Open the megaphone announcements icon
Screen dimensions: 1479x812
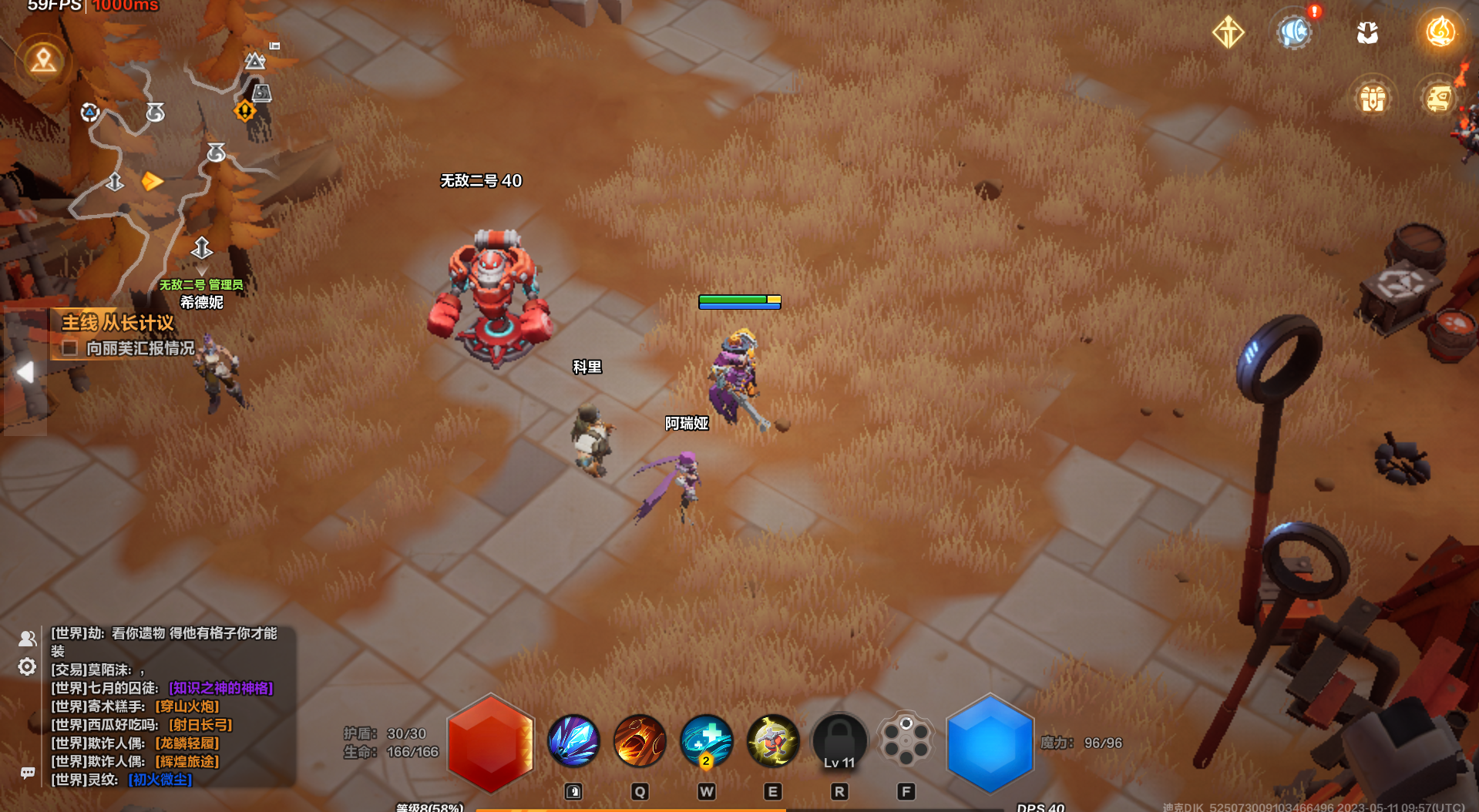coord(1294,32)
